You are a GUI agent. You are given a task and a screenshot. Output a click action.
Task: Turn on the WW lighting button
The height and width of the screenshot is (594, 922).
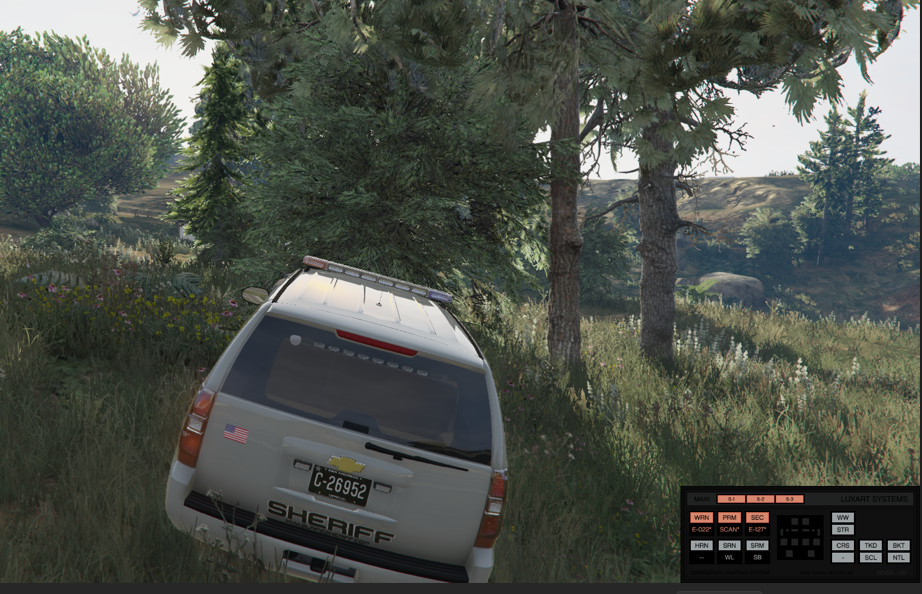point(843,517)
